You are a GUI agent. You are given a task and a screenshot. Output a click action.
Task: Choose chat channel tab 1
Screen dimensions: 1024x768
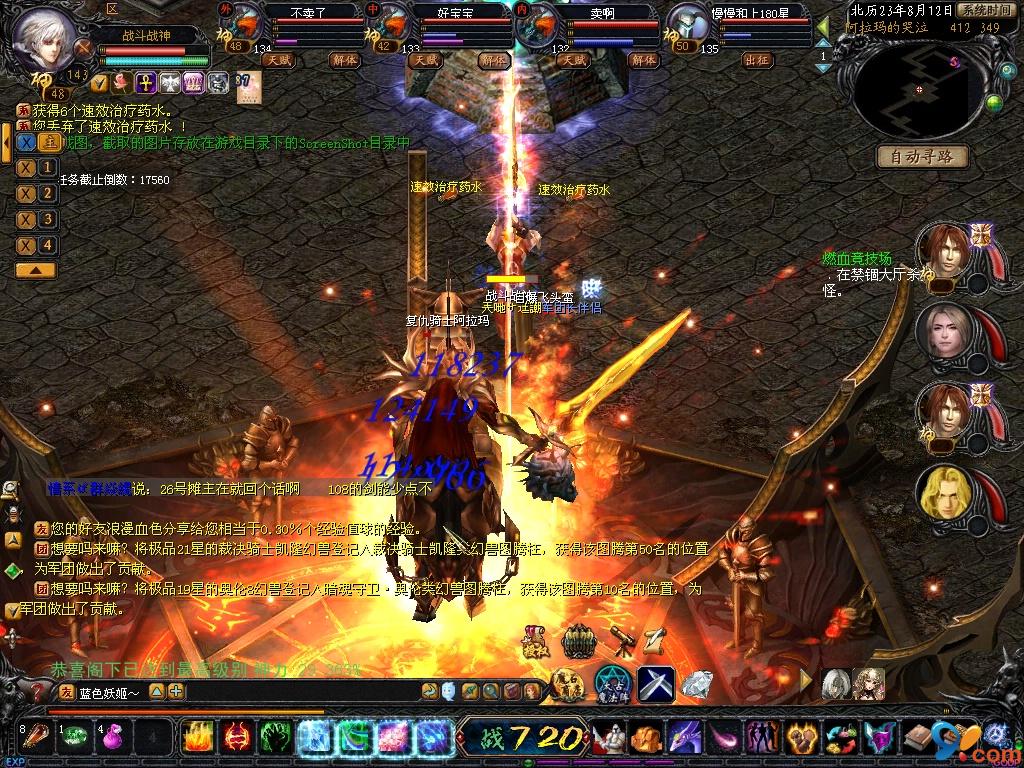pyautogui.click(x=47, y=167)
